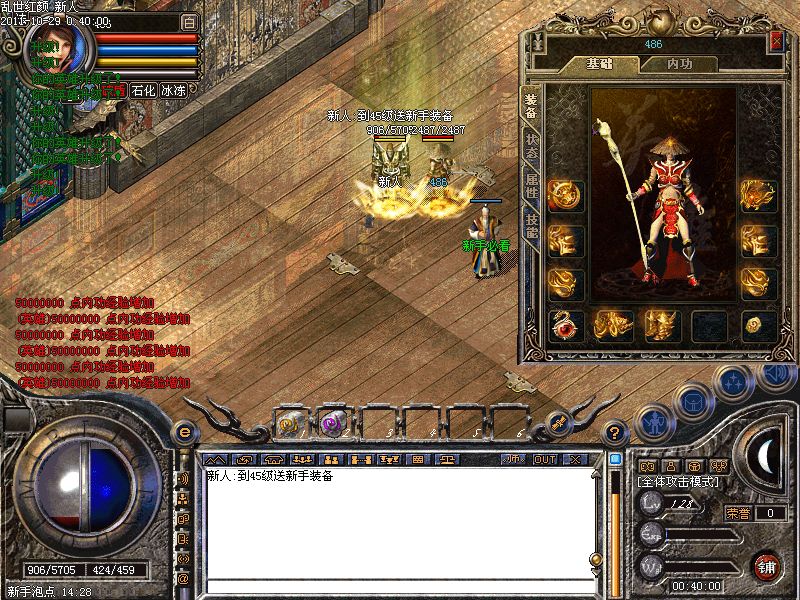
Task: Select the red gem necklace equipment slot
Action: pos(567,325)
